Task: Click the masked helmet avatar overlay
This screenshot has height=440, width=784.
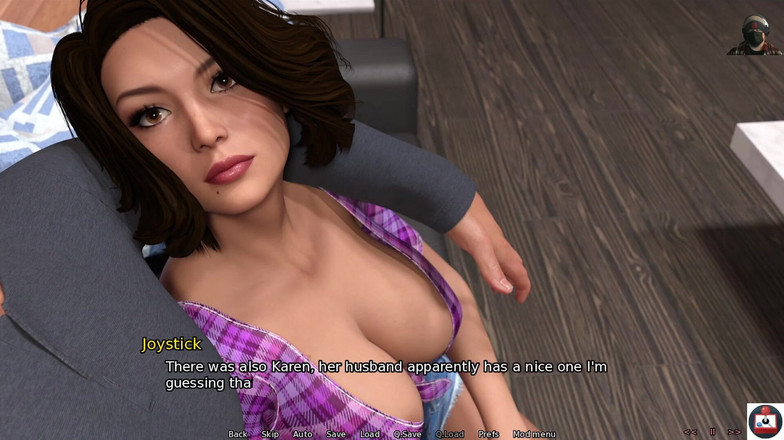Action: click(755, 35)
